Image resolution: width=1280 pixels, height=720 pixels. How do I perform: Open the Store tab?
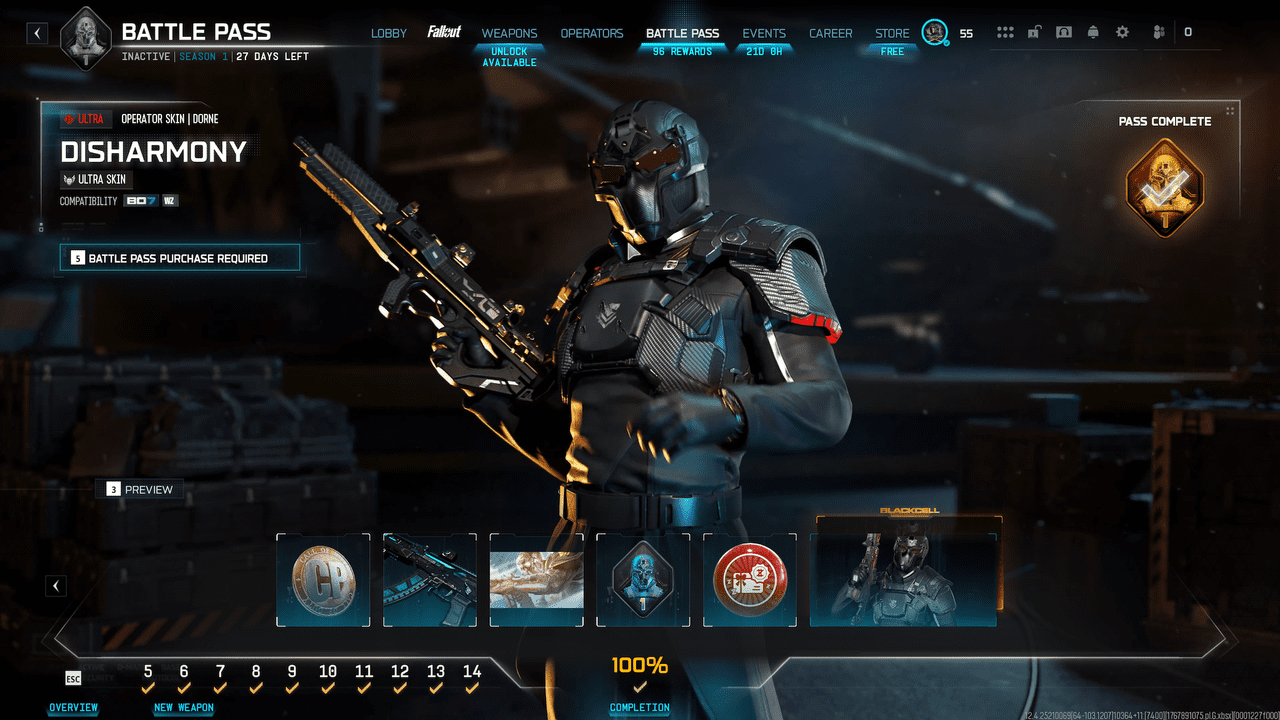coord(892,33)
